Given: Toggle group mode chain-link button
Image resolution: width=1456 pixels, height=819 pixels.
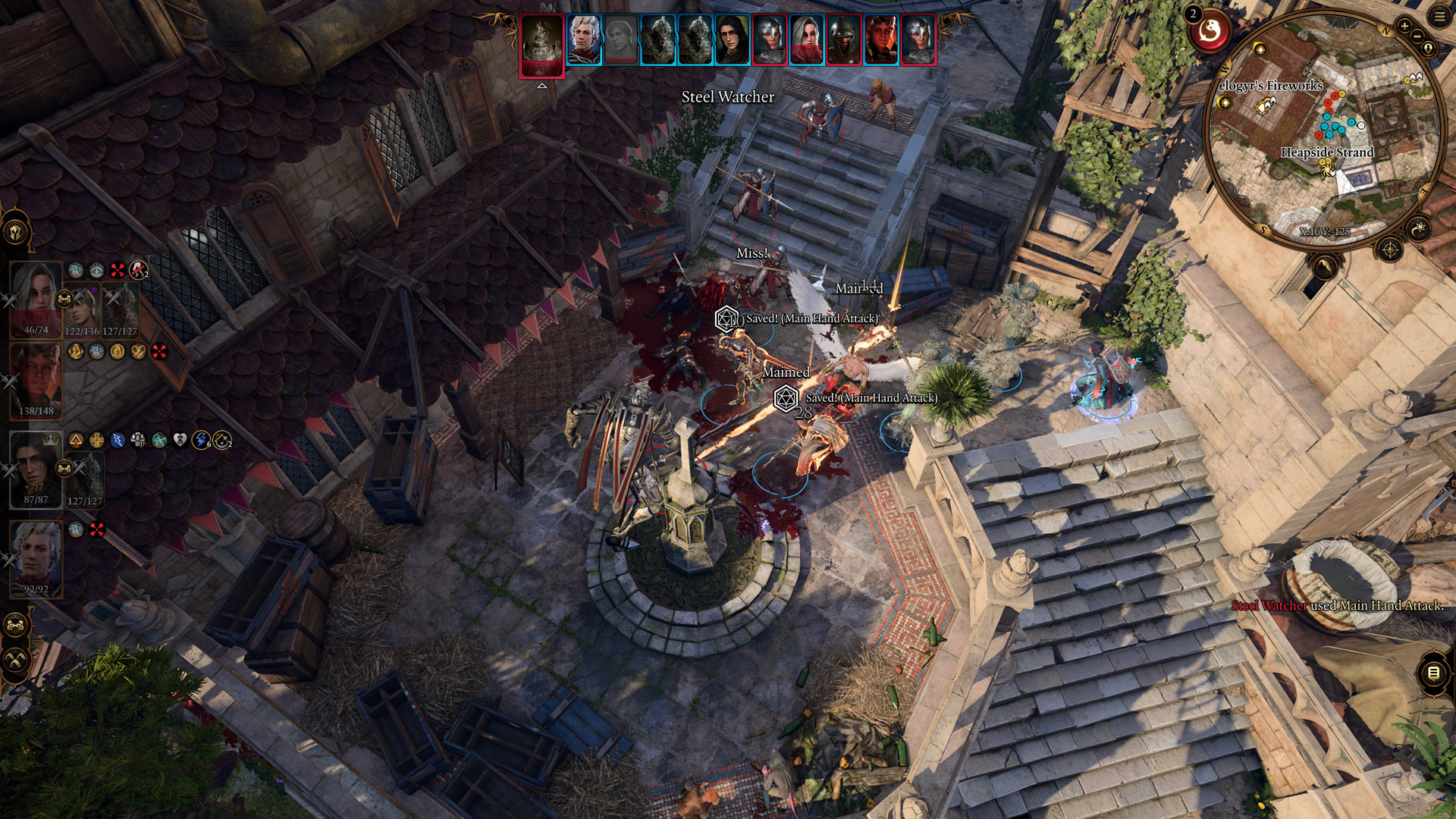Looking at the screenshot, I should (15, 626).
